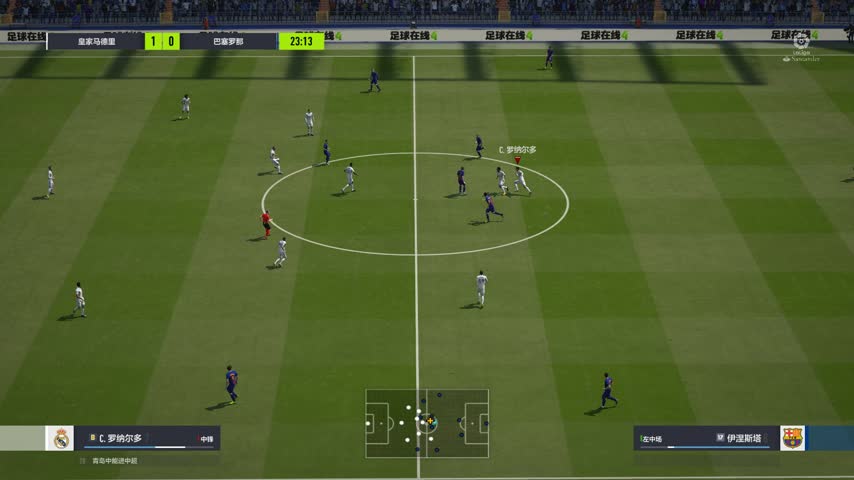Click the Real Madrid crest icon
This screenshot has height=480, width=854.
pos(61,438)
